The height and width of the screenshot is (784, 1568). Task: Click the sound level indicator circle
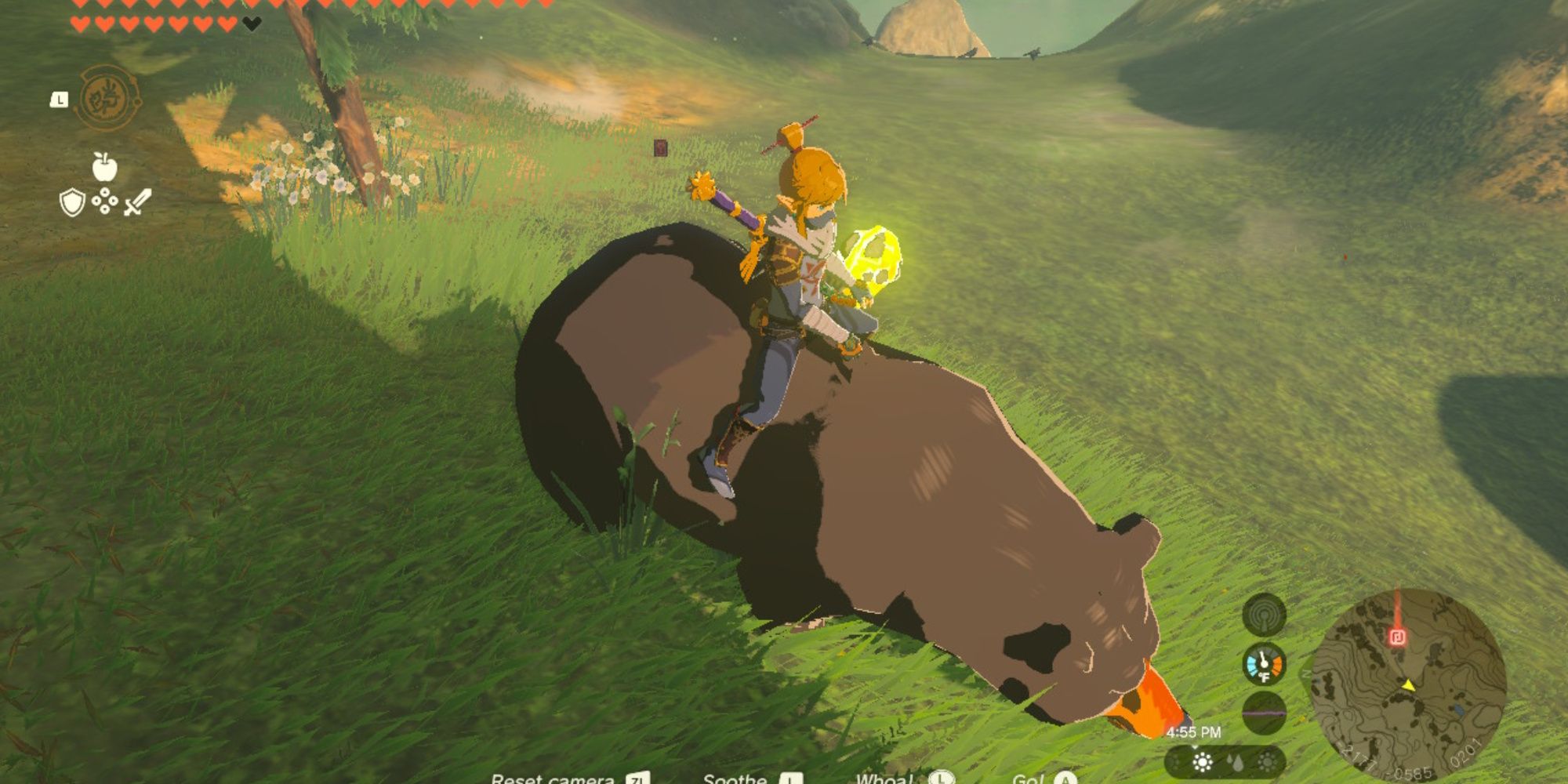point(1265,713)
